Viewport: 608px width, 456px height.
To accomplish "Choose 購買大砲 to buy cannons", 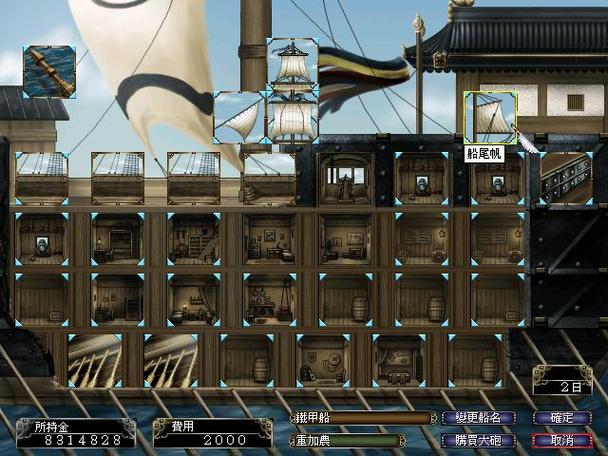I will [482, 439].
